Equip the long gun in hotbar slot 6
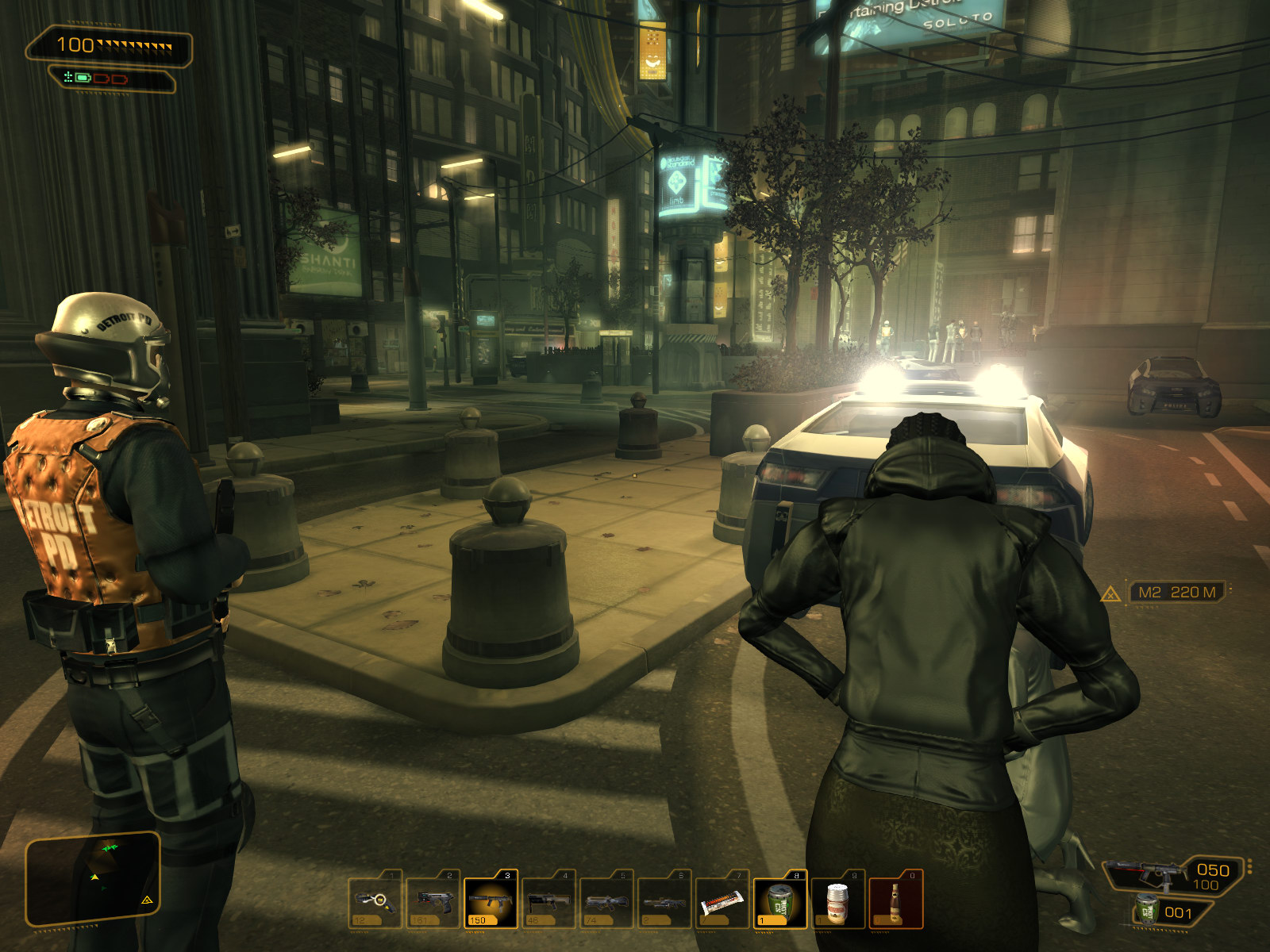The height and width of the screenshot is (952, 1270). click(x=665, y=901)
